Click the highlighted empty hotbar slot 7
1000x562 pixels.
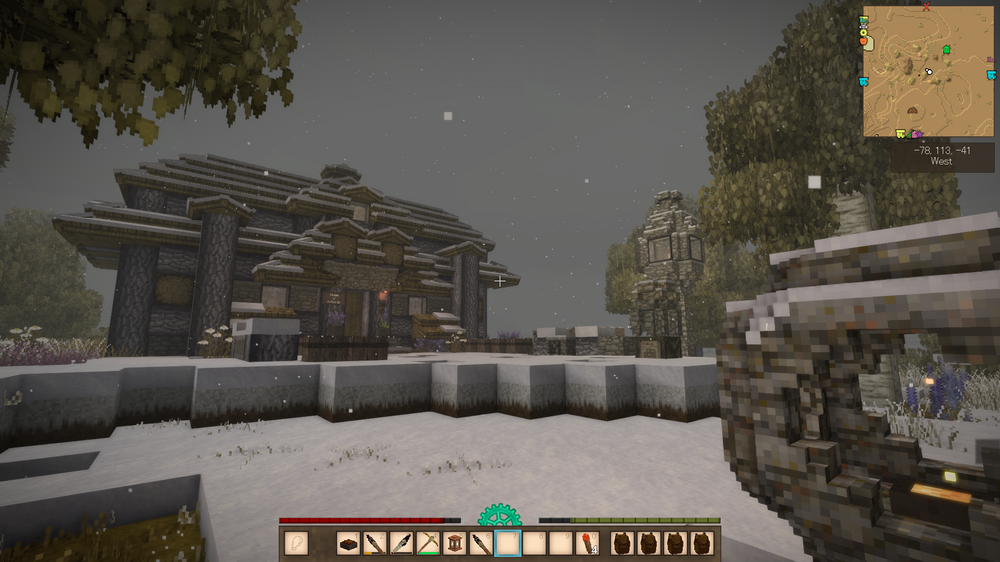coord(509,543)
